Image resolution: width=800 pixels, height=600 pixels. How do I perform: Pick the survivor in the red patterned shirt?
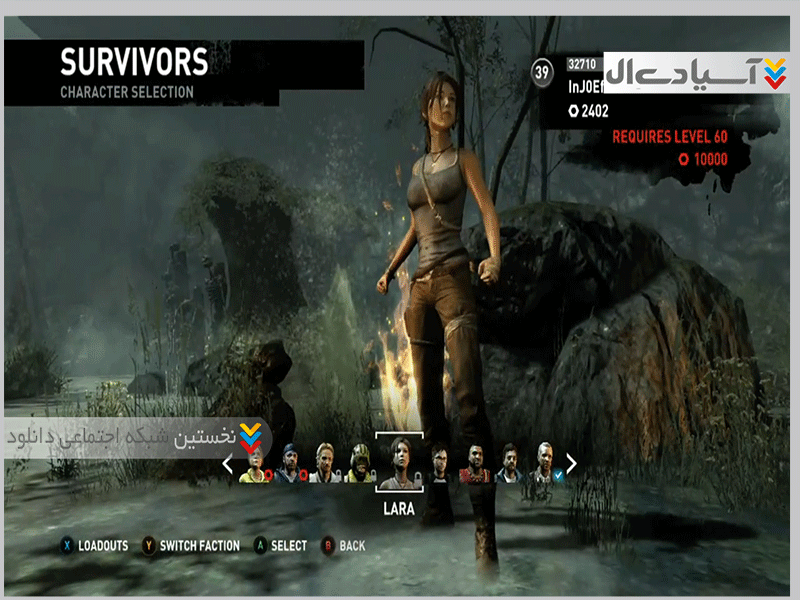pyautogui.click(x=473, y=464)
